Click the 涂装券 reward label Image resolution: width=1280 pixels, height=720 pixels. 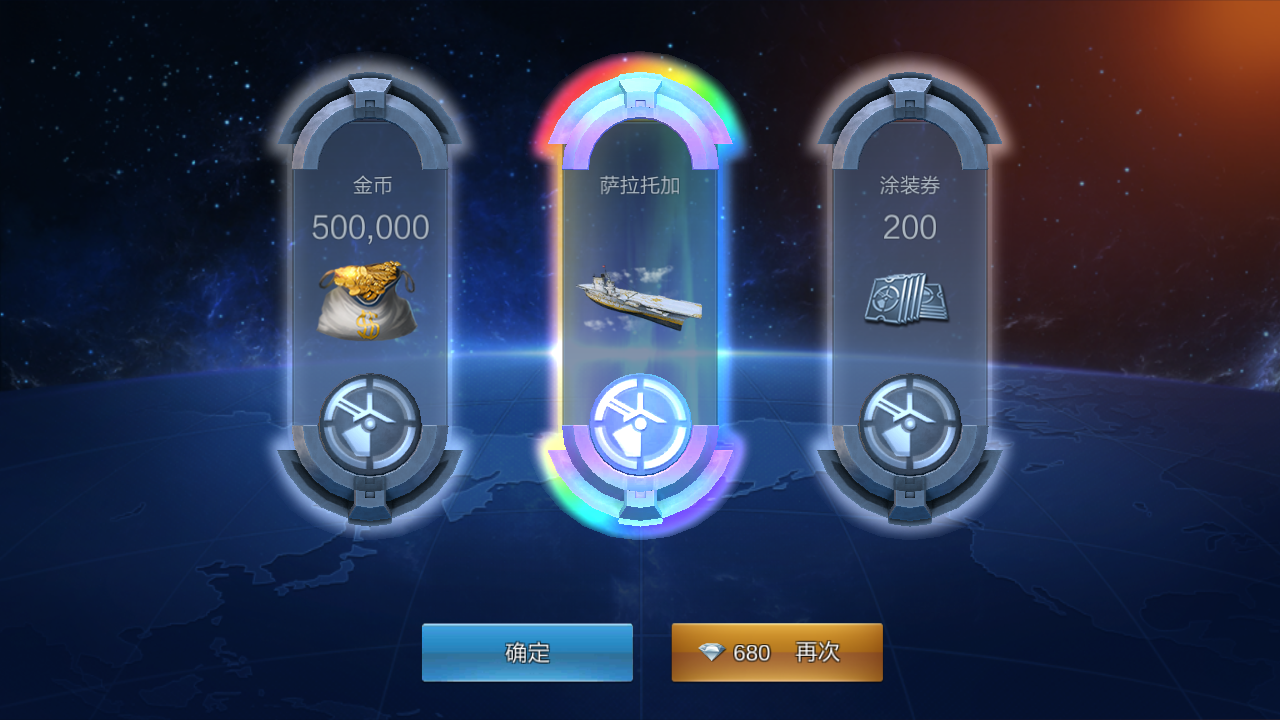[x=908, y=183]
